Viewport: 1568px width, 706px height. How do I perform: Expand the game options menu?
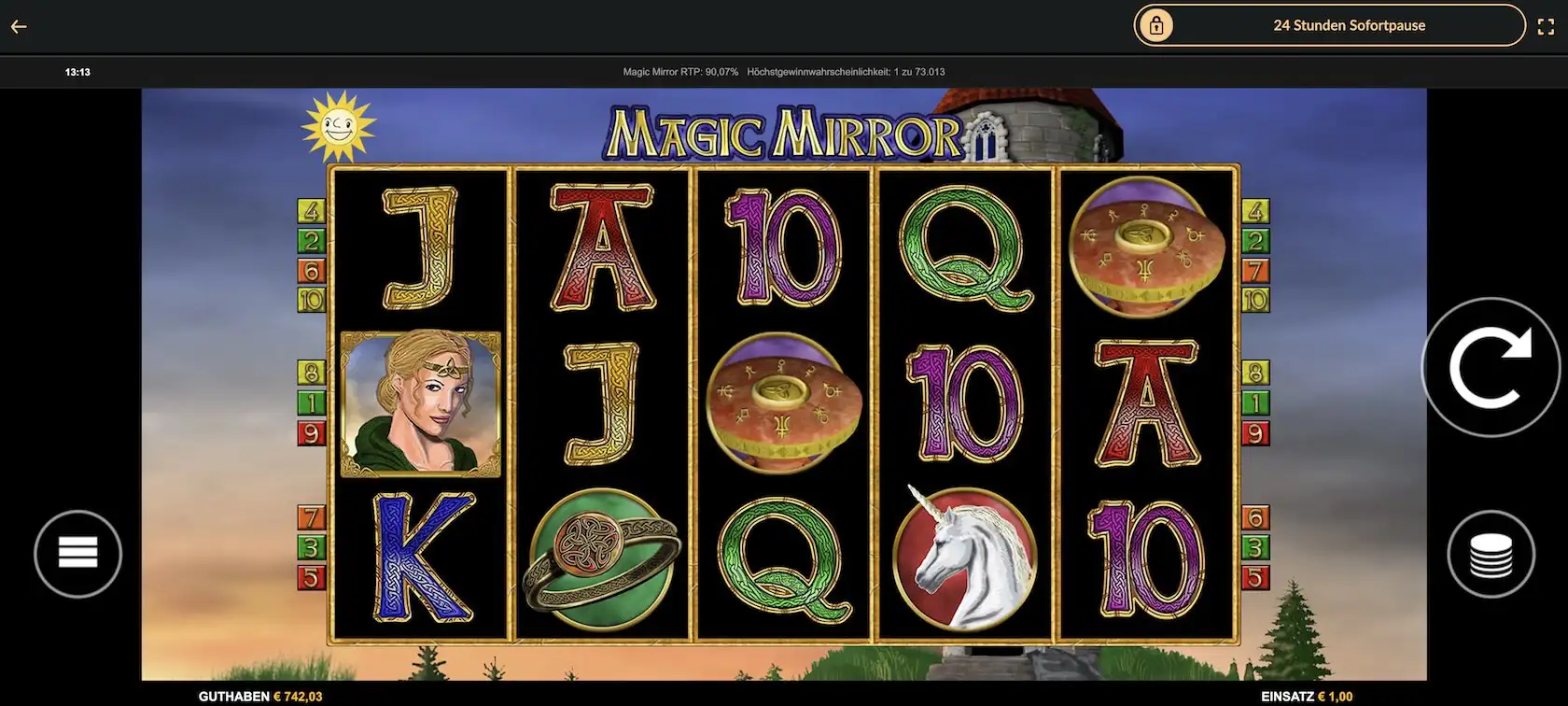point(78,553)
